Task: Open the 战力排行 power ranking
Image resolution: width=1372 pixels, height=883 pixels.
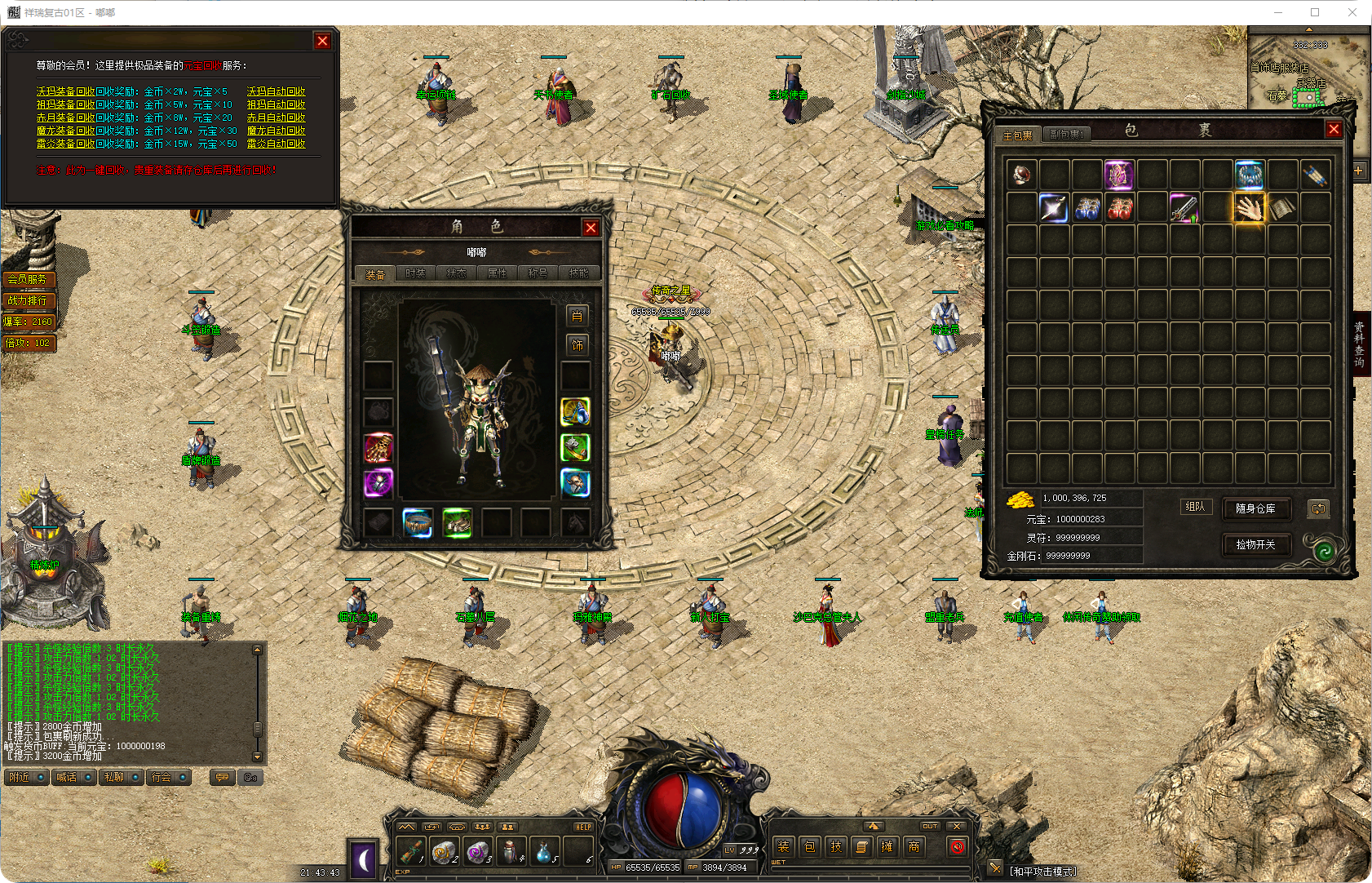Action: click(x=28, y=300)
